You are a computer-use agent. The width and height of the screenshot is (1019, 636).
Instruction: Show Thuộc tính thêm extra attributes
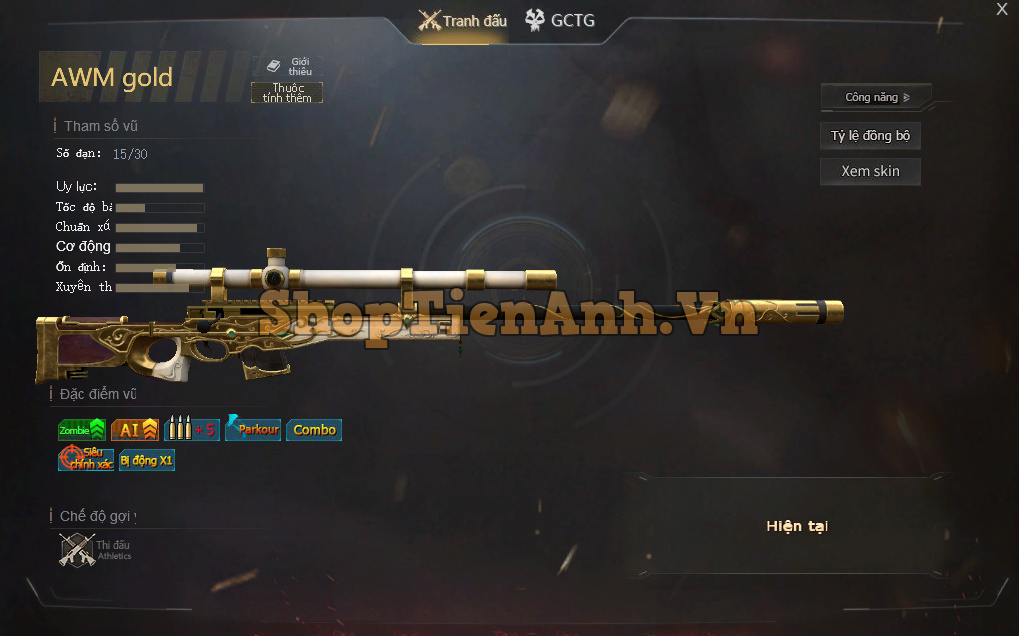pos(287,93)
